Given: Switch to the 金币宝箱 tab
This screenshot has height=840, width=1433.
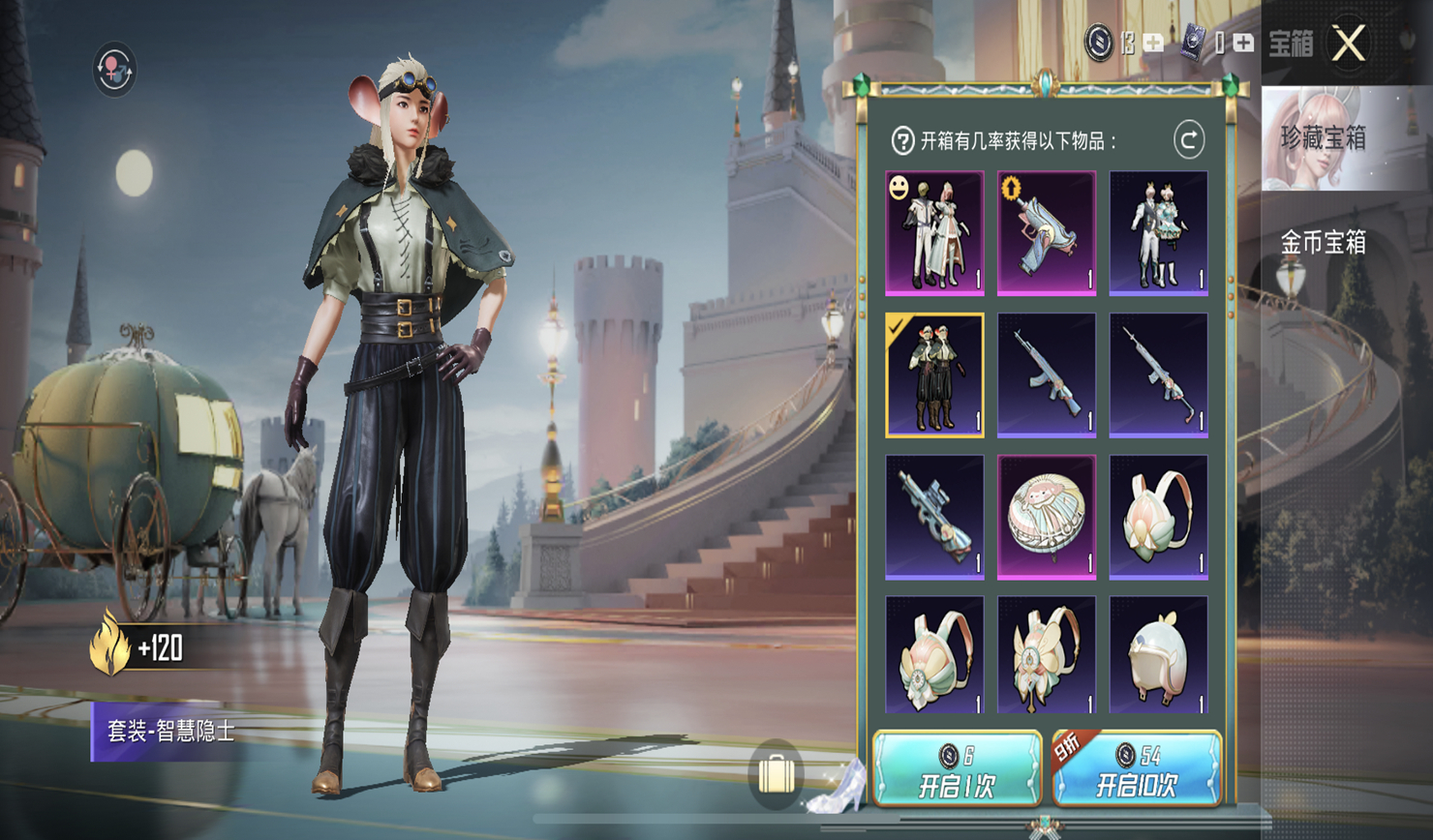Looking at the screenshot, I should (1323, 243).
